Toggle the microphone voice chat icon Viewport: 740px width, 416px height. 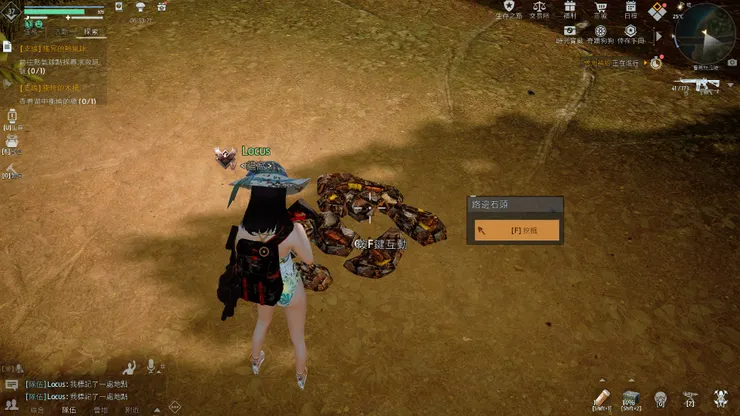(x=152, y=366)
